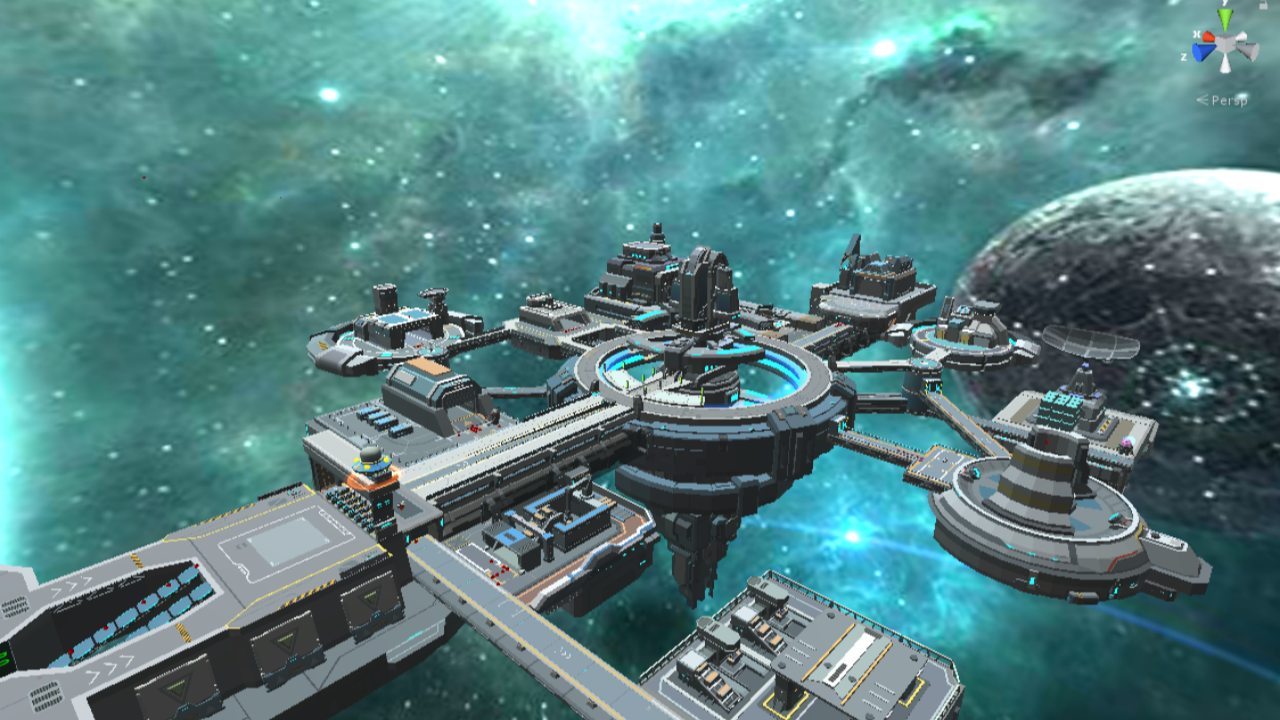Click the gizmo's center cube
Image resolution: width=1280 pixels, height=720 pixels.
click(1225, 45)
